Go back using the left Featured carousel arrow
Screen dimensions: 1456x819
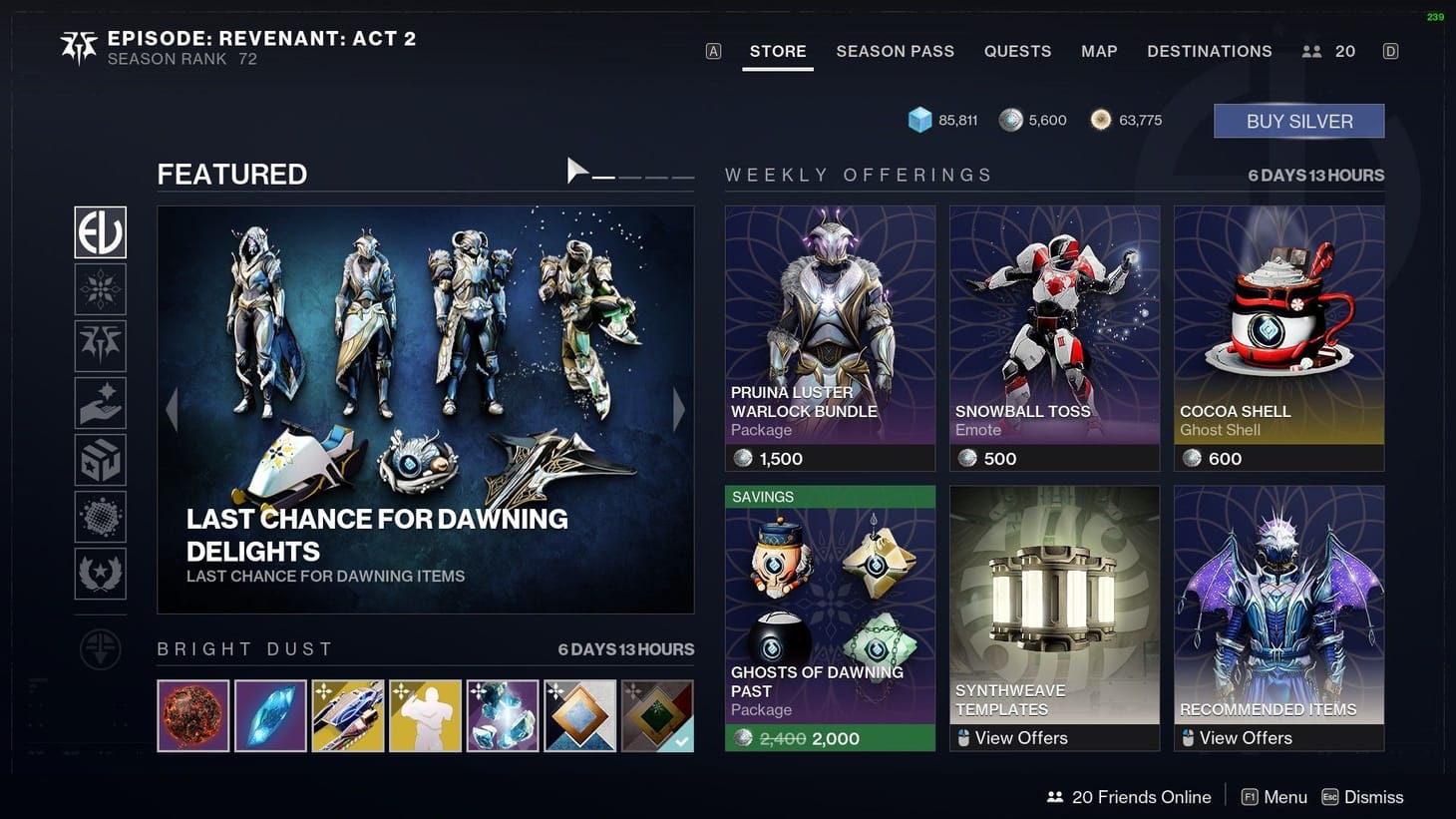coord(172,410)
